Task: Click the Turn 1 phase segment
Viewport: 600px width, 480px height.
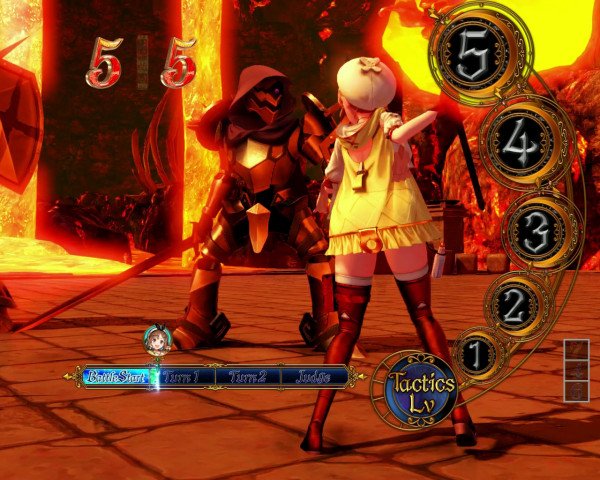Action: (183, 377)
